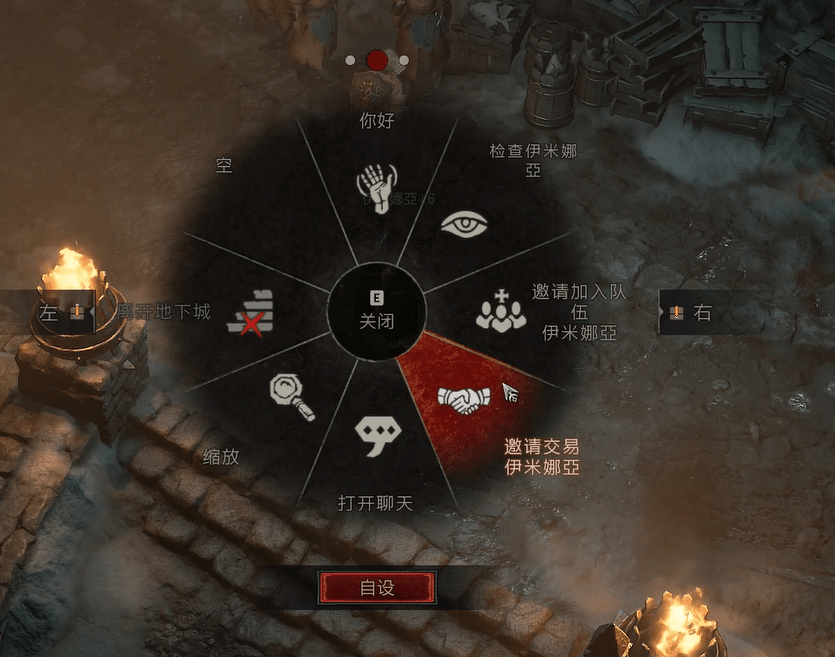Click the red 自设 customize button
The width and height of the screenshot is (835, 657).
tap(377, 588)
